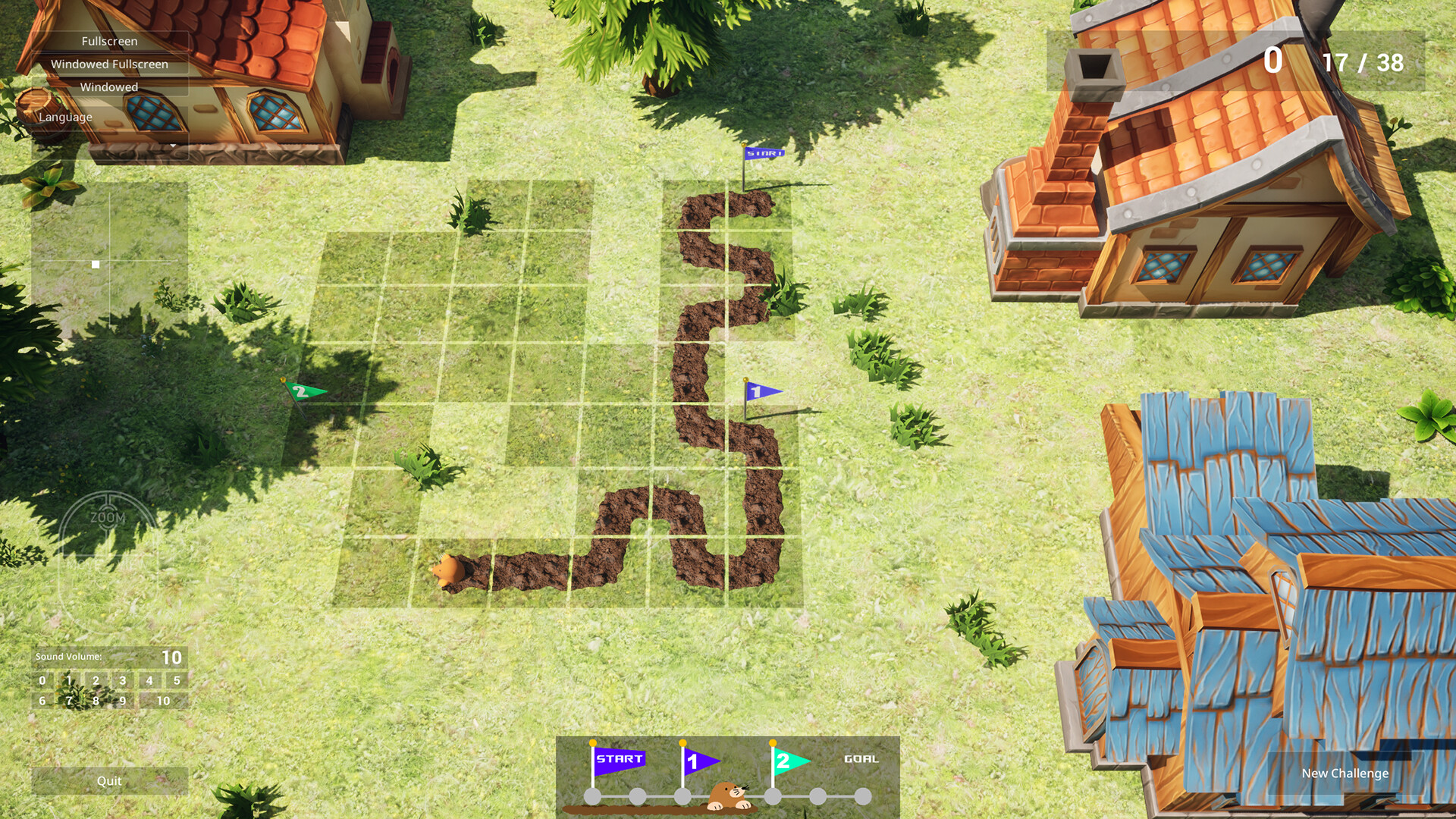
Task: Switch to Windowed mode
Action: pyautogui.click(x=110, y=87)
